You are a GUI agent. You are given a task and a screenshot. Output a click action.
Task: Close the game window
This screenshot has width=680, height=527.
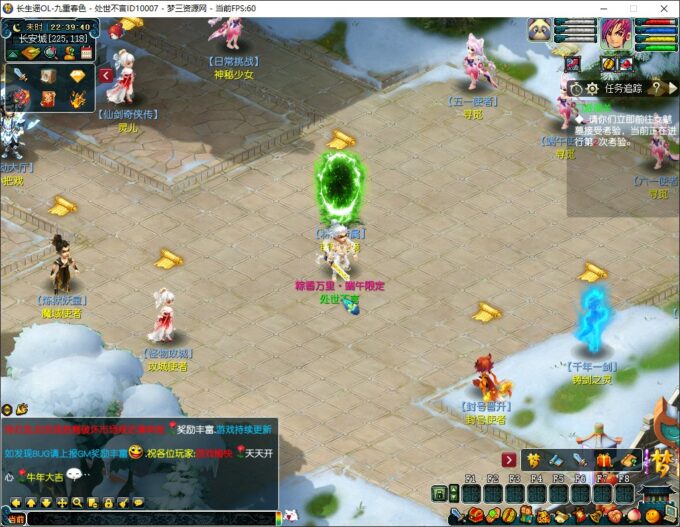661,8
